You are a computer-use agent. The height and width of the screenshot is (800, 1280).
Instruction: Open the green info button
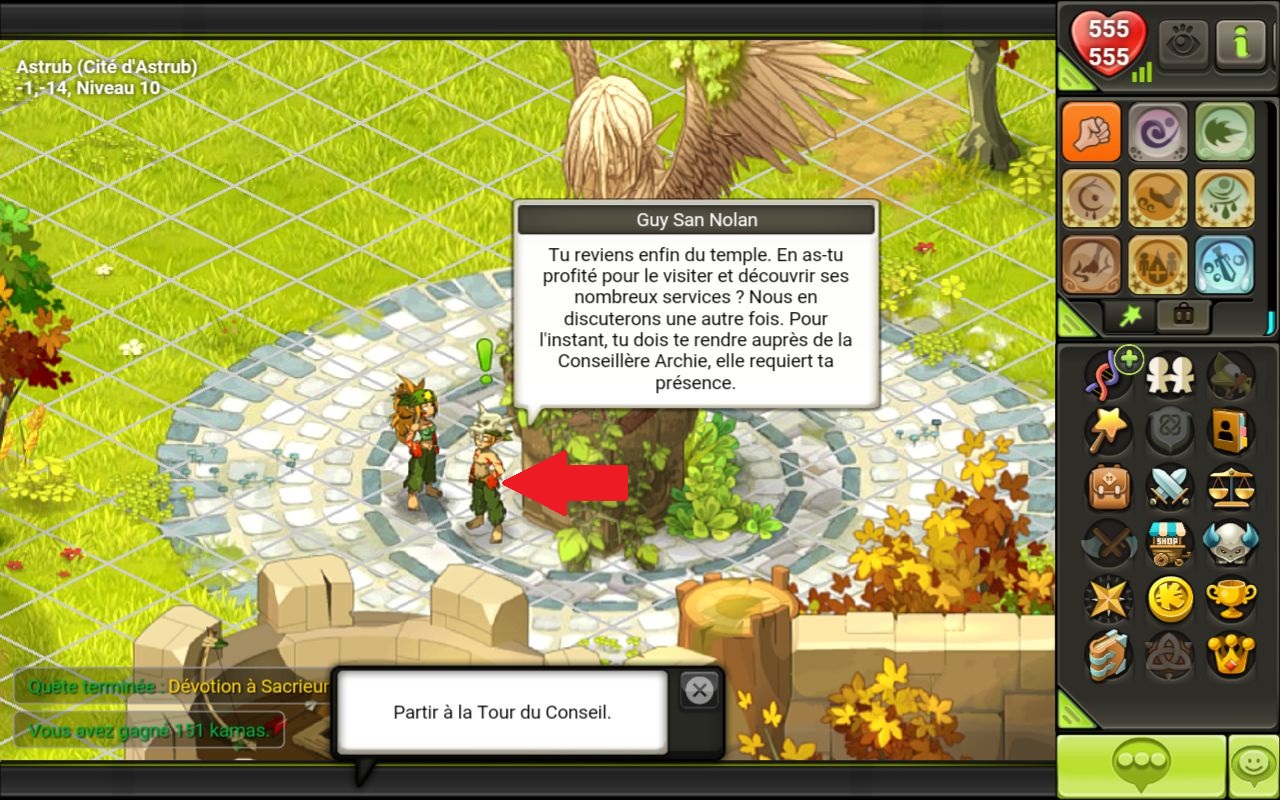tap(1239, 44)
